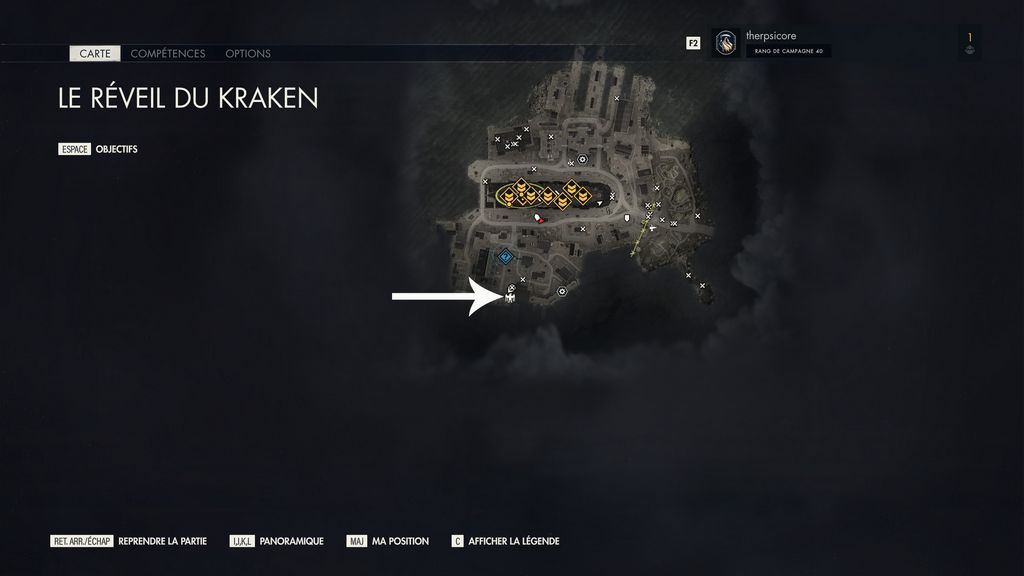Center the map with Ma position
The width and height of the screenshot is (1024, 576).
[400, 541]
